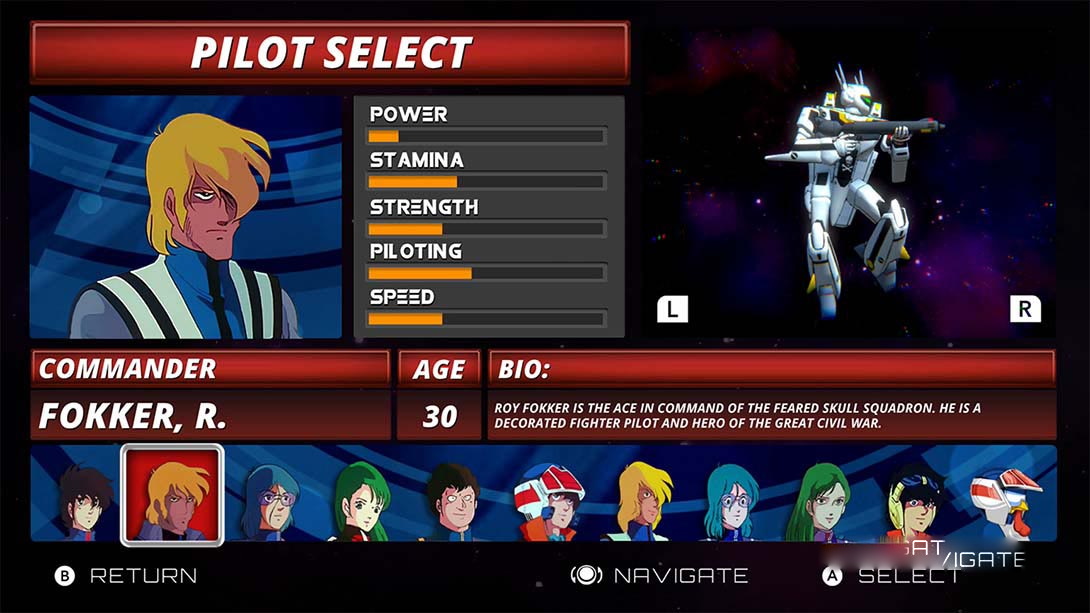The image size is (1090, 613).
Task: Select the pilot wearing the red-striped helmet with face visible
Action: [547, 498]
